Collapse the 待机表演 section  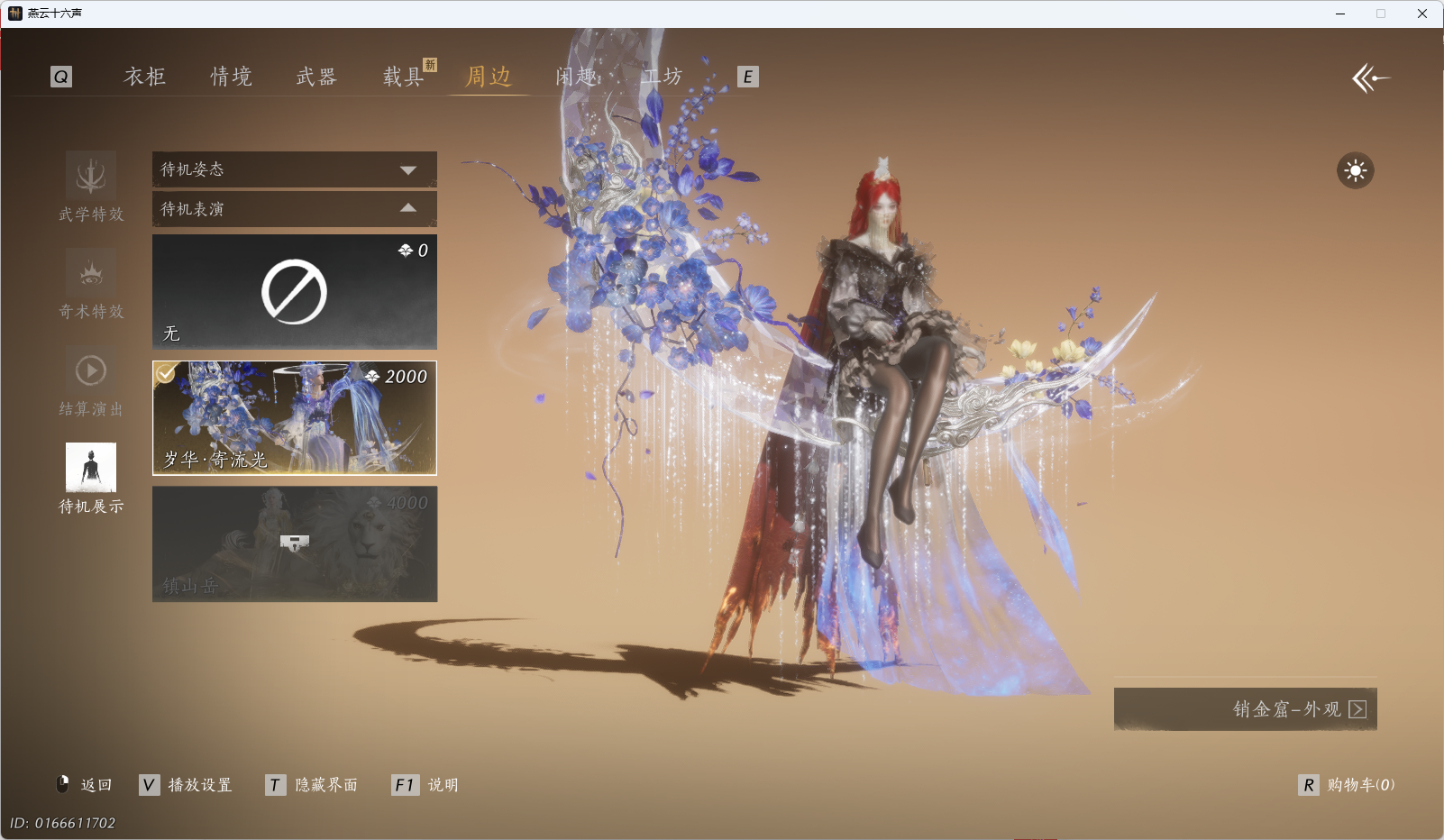294,209
